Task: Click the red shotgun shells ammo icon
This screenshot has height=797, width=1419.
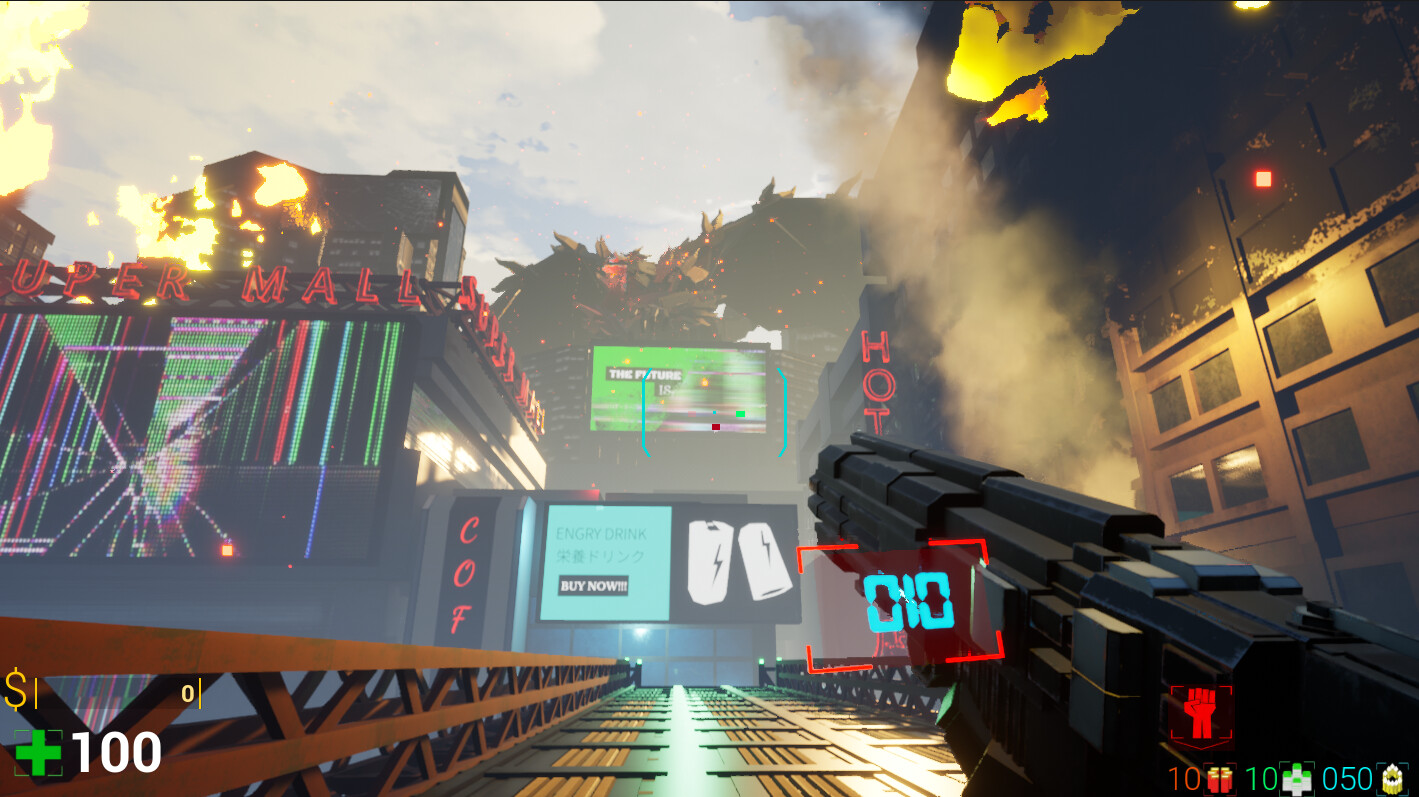Action: [1218, 778]
